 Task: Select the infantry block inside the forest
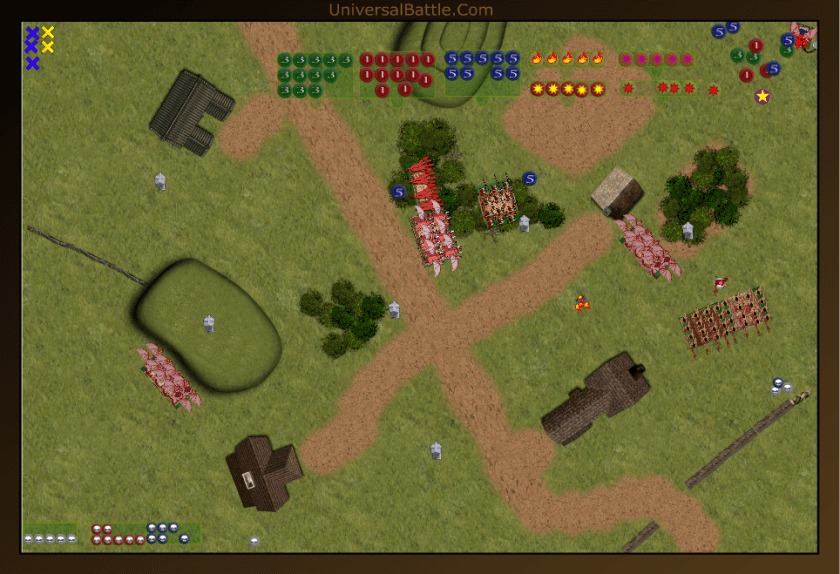(x=496, y=202)
